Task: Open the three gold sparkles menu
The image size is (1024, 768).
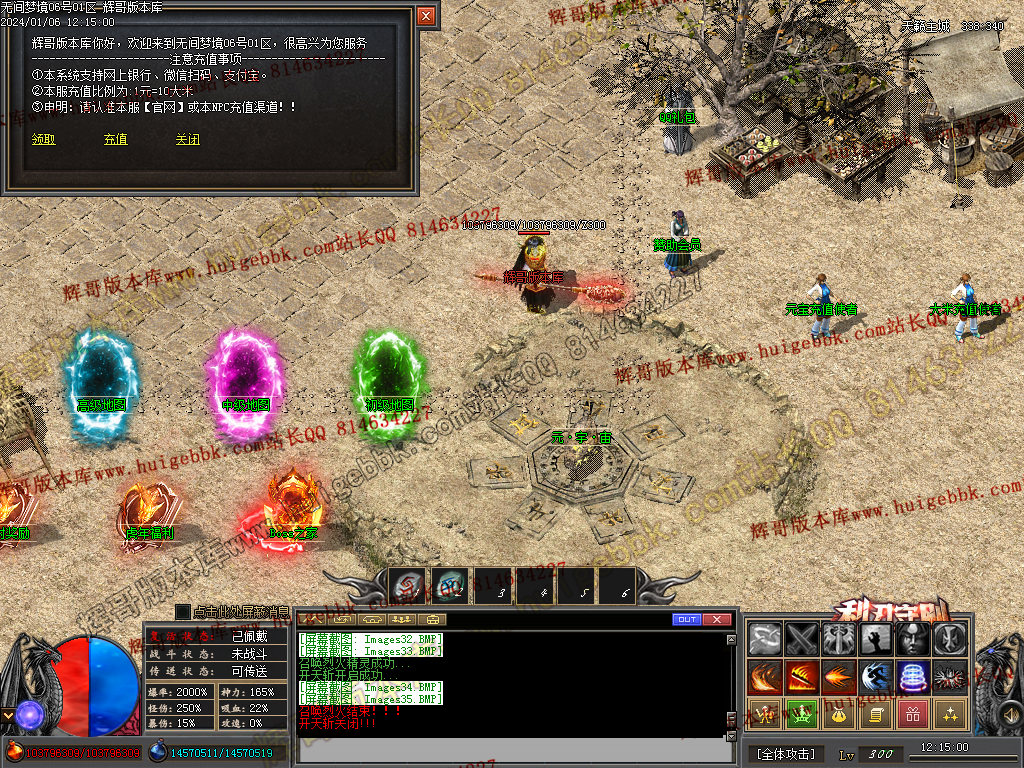Action: (949, 714)
